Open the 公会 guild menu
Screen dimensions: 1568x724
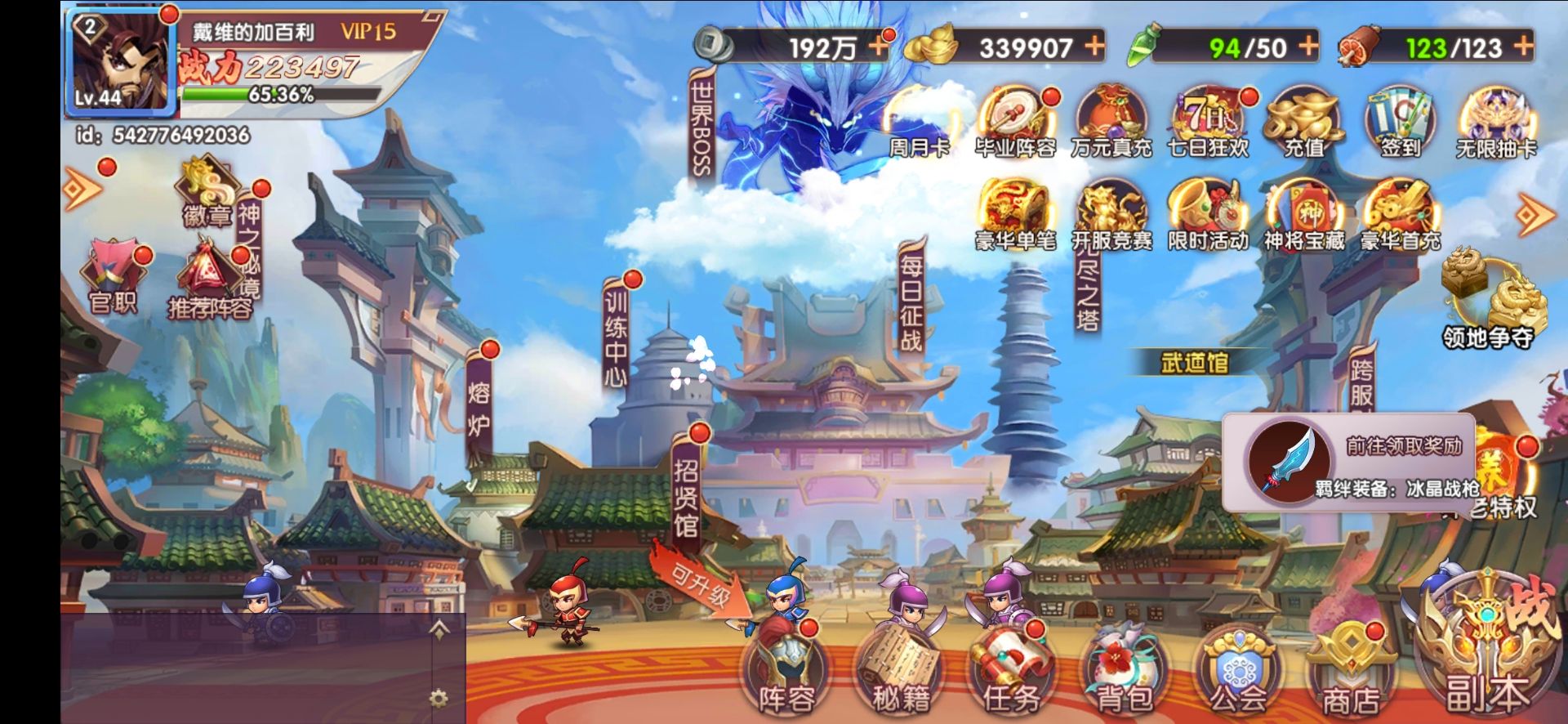(1237, 674)
